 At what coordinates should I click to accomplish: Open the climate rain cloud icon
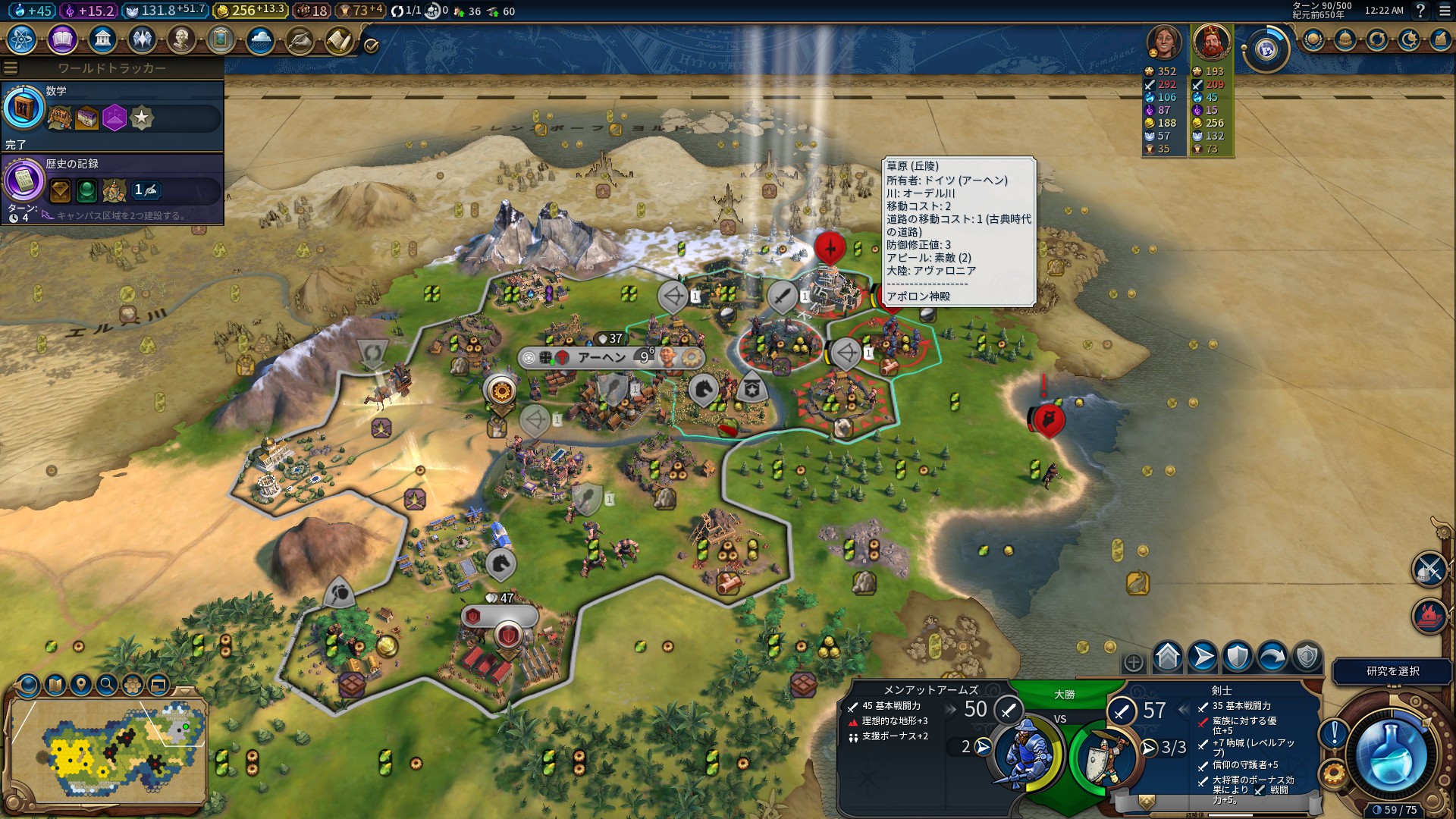[260, 39]
